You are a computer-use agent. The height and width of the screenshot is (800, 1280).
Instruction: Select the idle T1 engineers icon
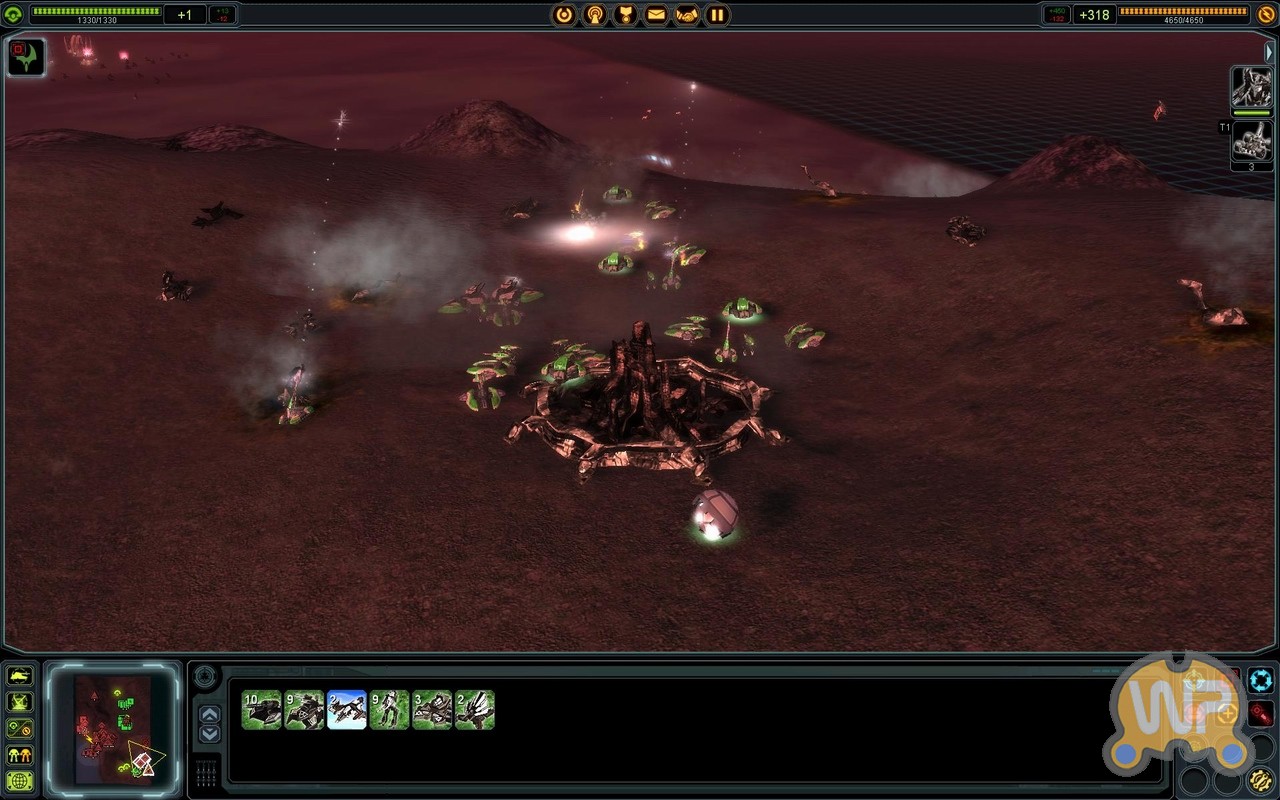tap(1251, 141)
